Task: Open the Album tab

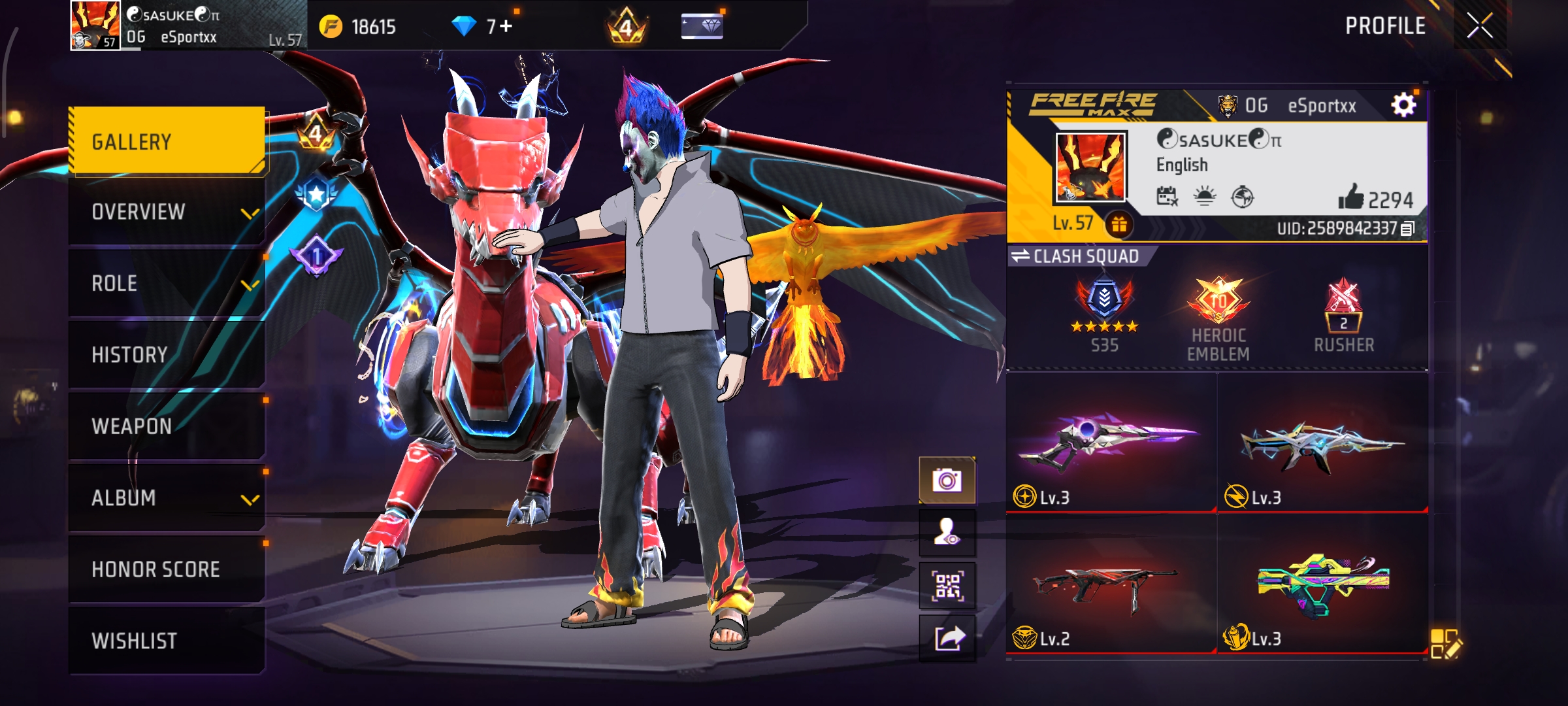Action: tap(167, 497)
